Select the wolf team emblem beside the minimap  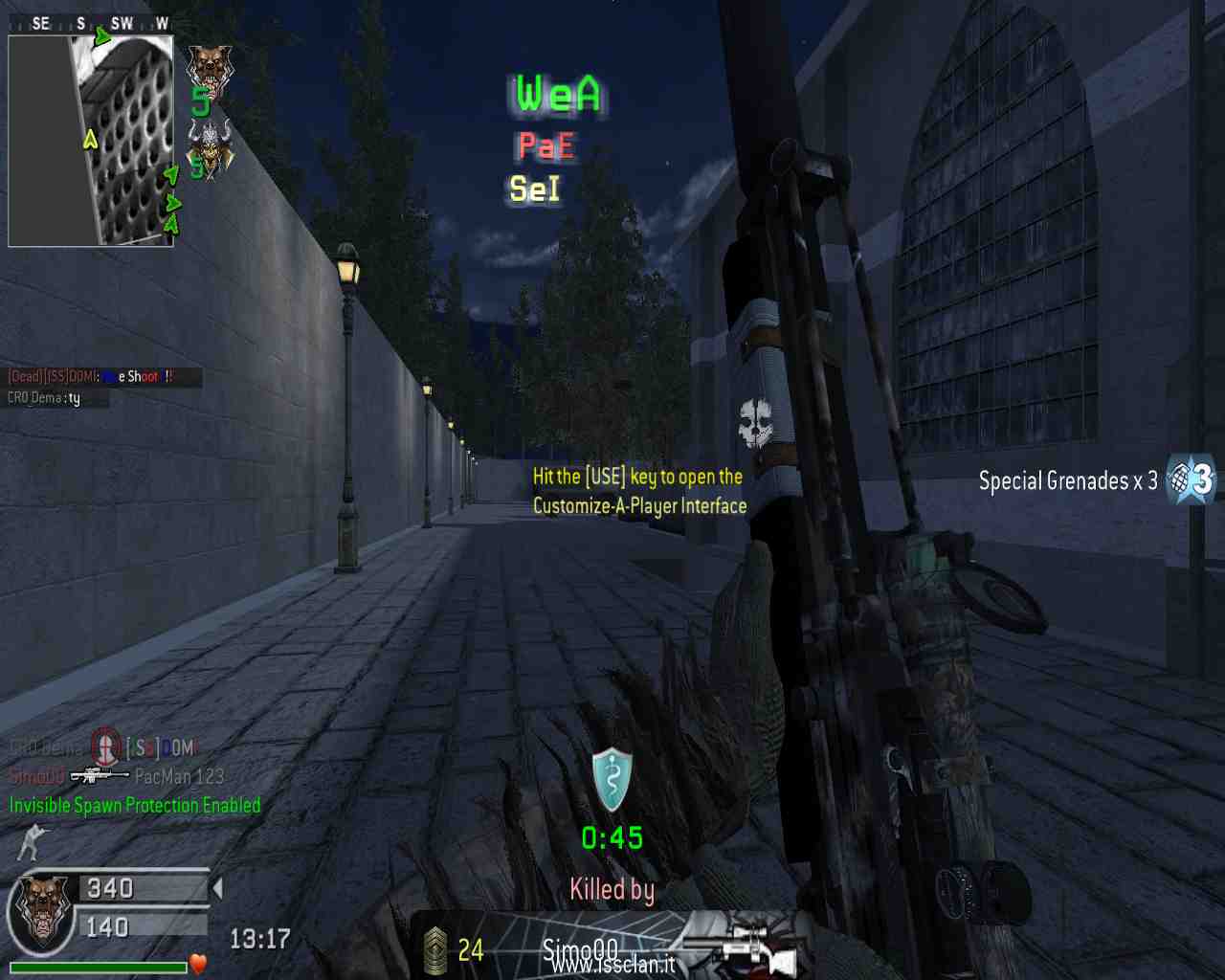(x=208, y=68)
